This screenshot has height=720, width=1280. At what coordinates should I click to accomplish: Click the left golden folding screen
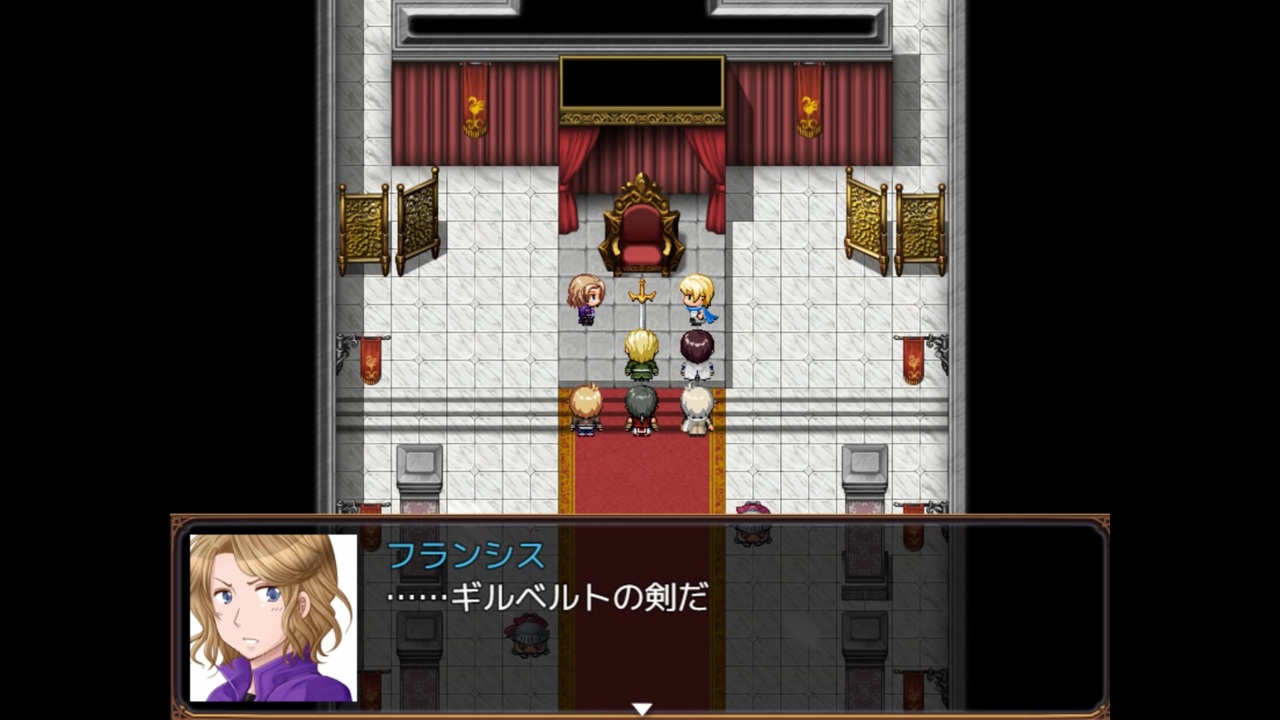(388, 225)
